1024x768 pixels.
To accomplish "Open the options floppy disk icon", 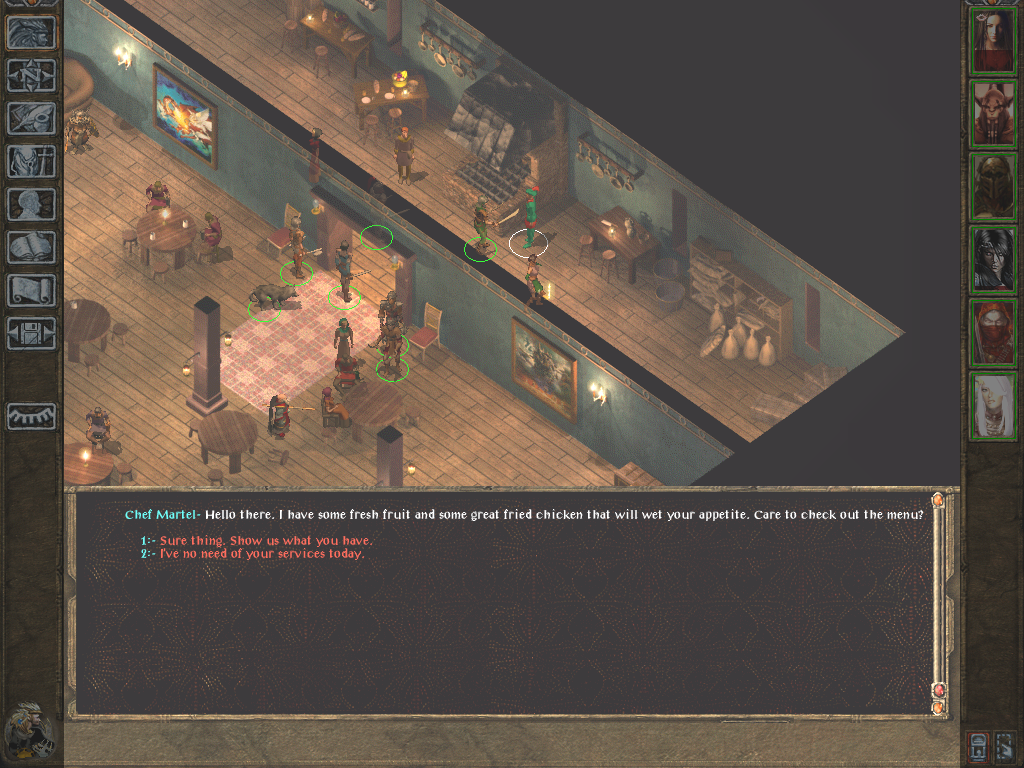I will [31, 333].
